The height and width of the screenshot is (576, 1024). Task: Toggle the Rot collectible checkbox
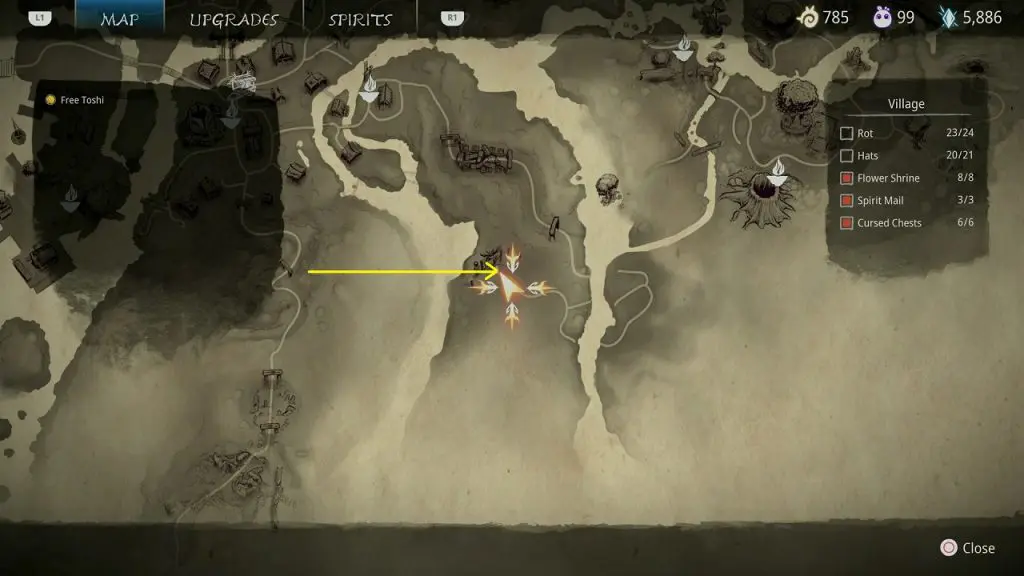[x=847, y=133]
